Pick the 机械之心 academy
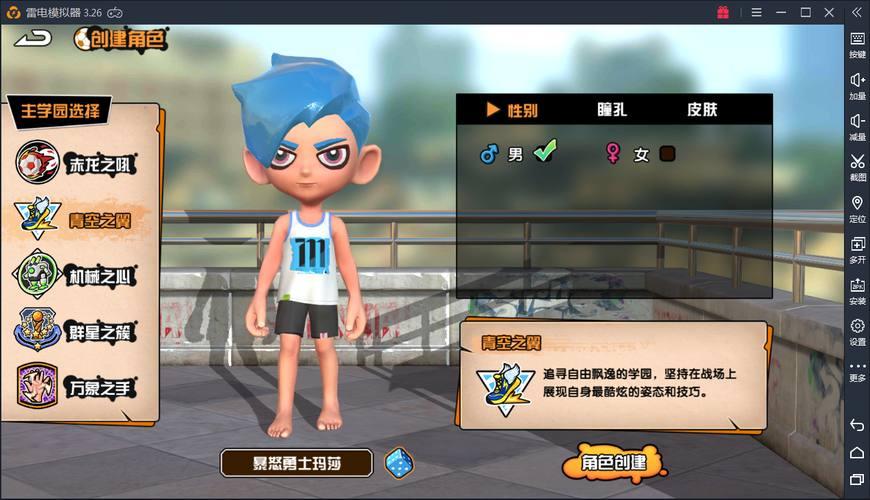This screenshot has width=870, height=500. tap(76, 275)
